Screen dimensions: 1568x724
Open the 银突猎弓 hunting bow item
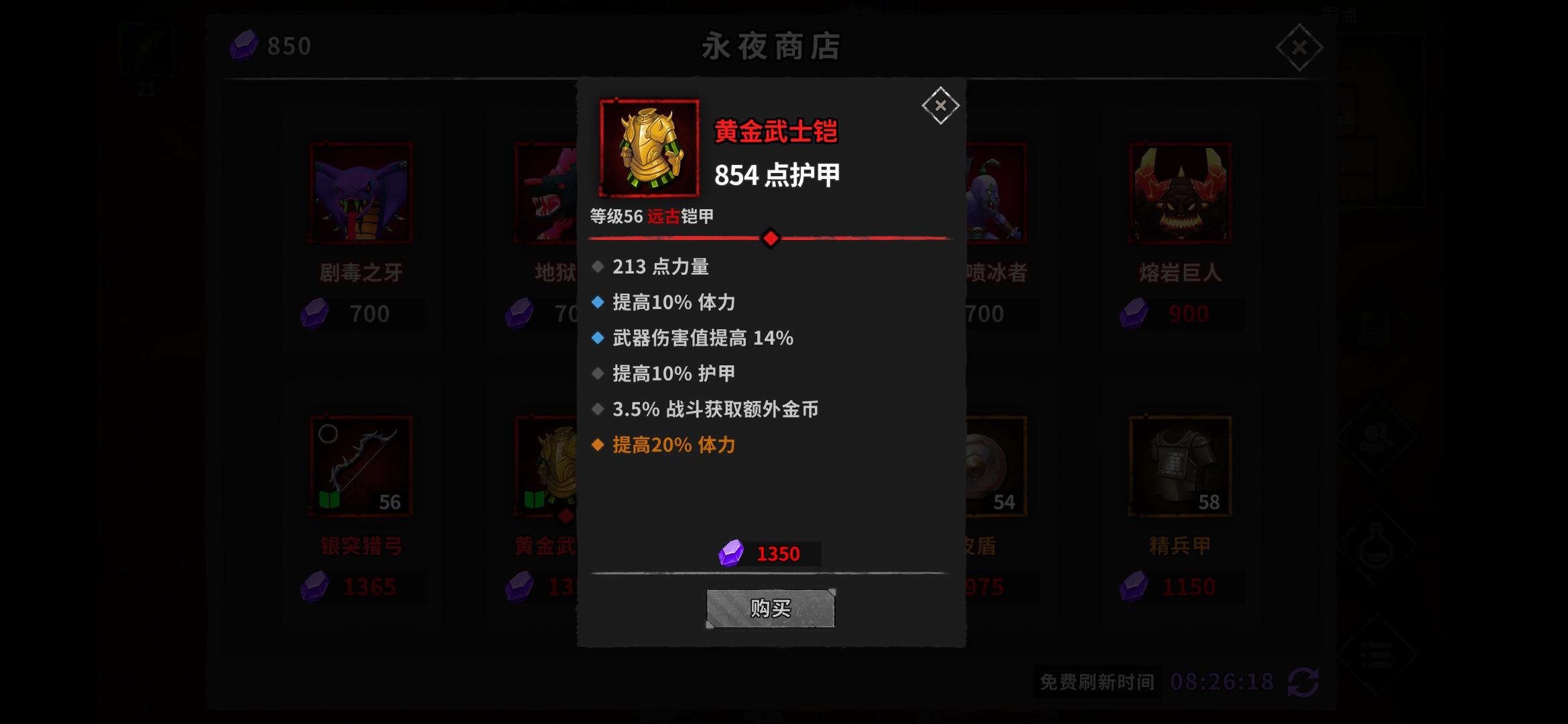click(360, 466)
